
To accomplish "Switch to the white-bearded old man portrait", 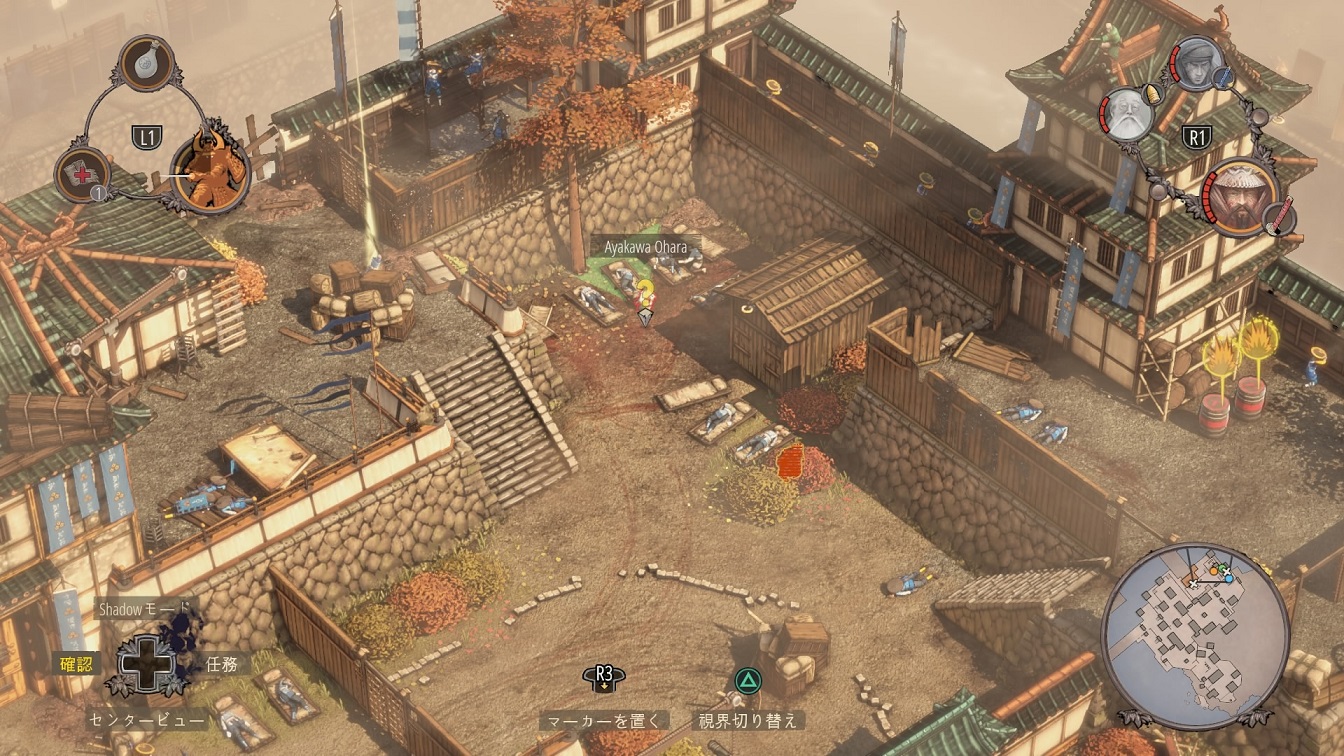I will click(1127, 114).
